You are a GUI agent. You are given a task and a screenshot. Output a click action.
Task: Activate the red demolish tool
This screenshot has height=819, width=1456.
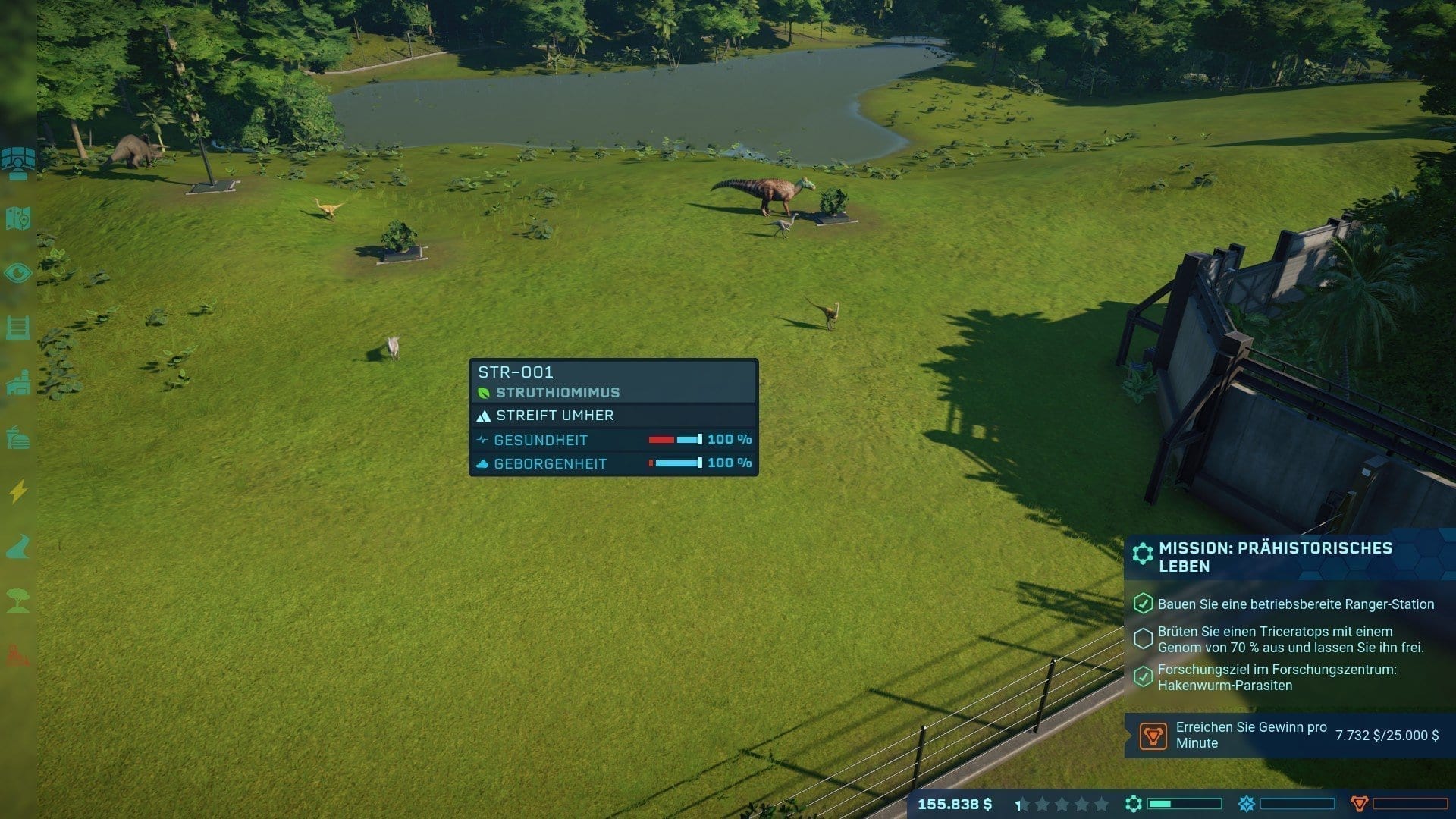18,655
